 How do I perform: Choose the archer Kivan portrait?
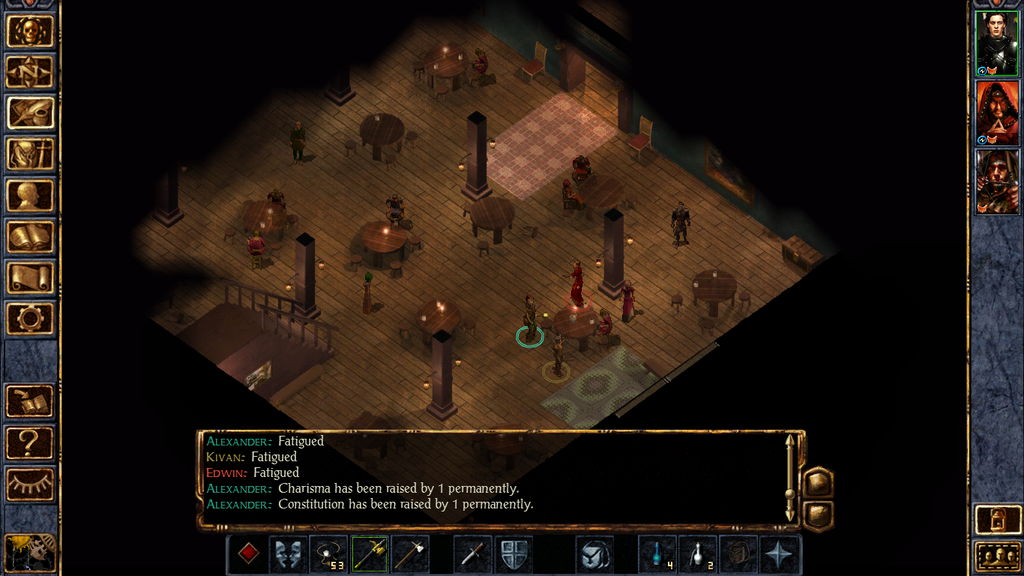click(x=996, y=181)
